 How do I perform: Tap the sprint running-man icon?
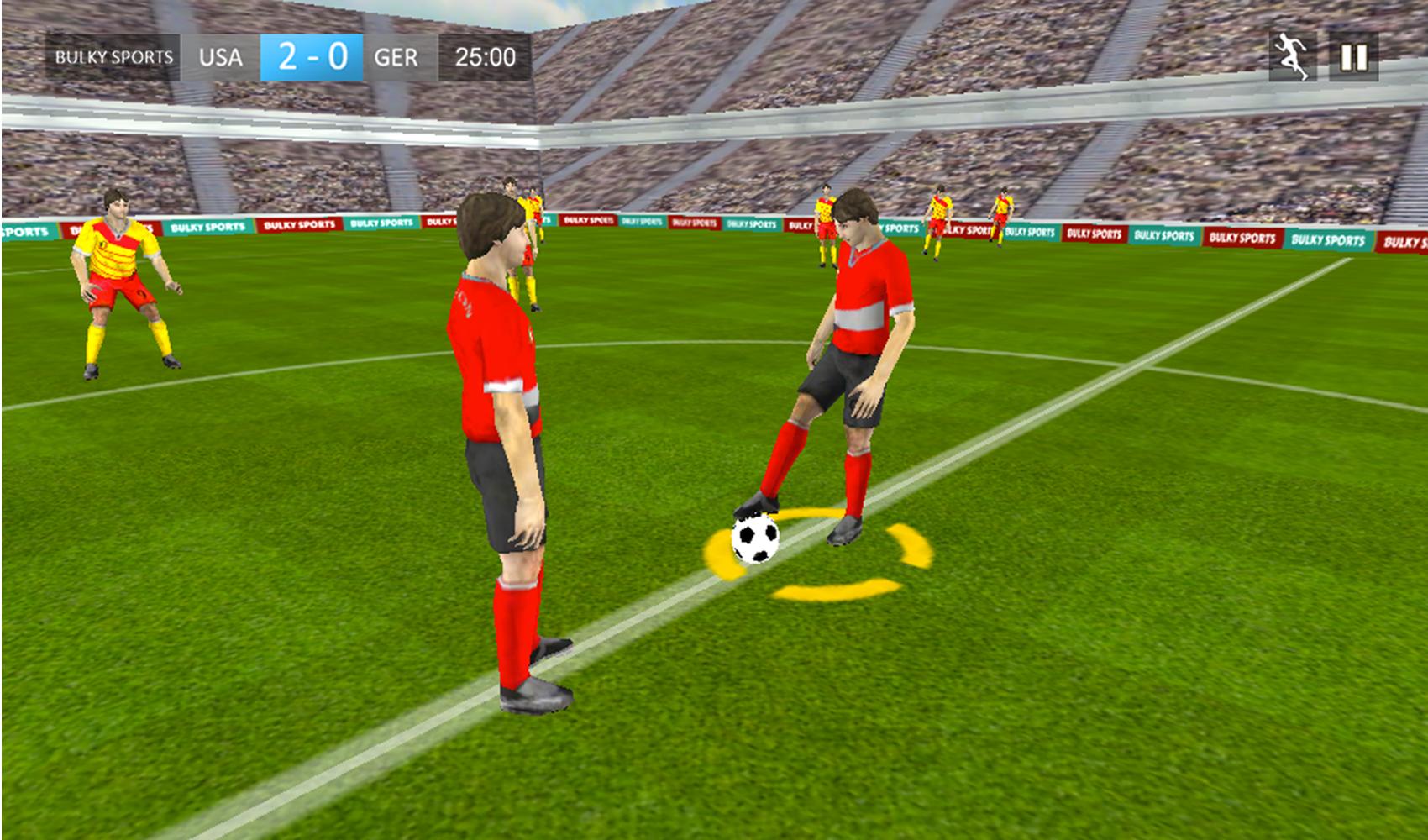point(1294,54)
